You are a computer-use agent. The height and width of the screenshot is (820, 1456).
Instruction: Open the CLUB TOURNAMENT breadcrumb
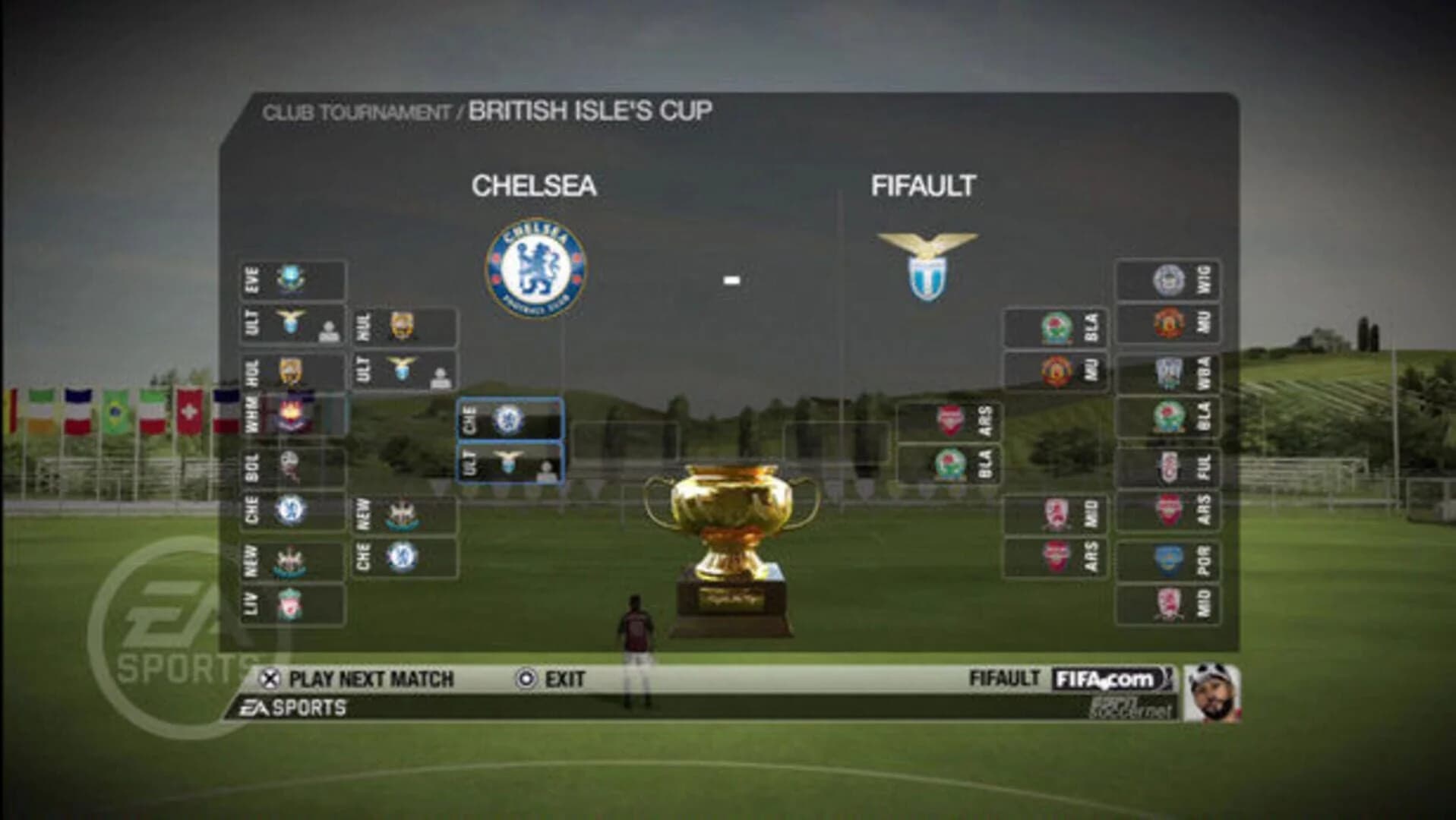[357, 111]
